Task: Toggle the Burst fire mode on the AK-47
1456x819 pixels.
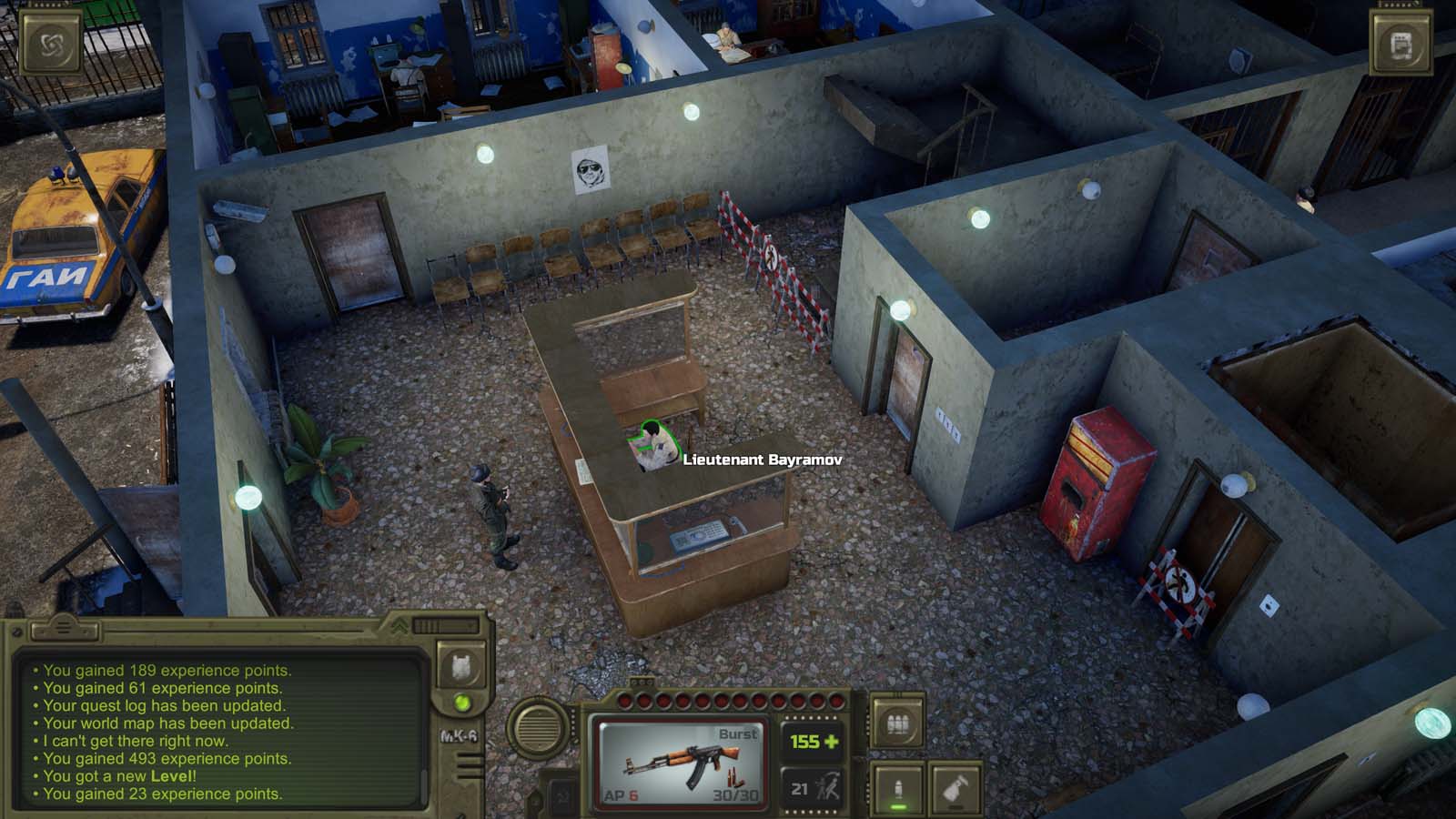Action: [738, 733]
